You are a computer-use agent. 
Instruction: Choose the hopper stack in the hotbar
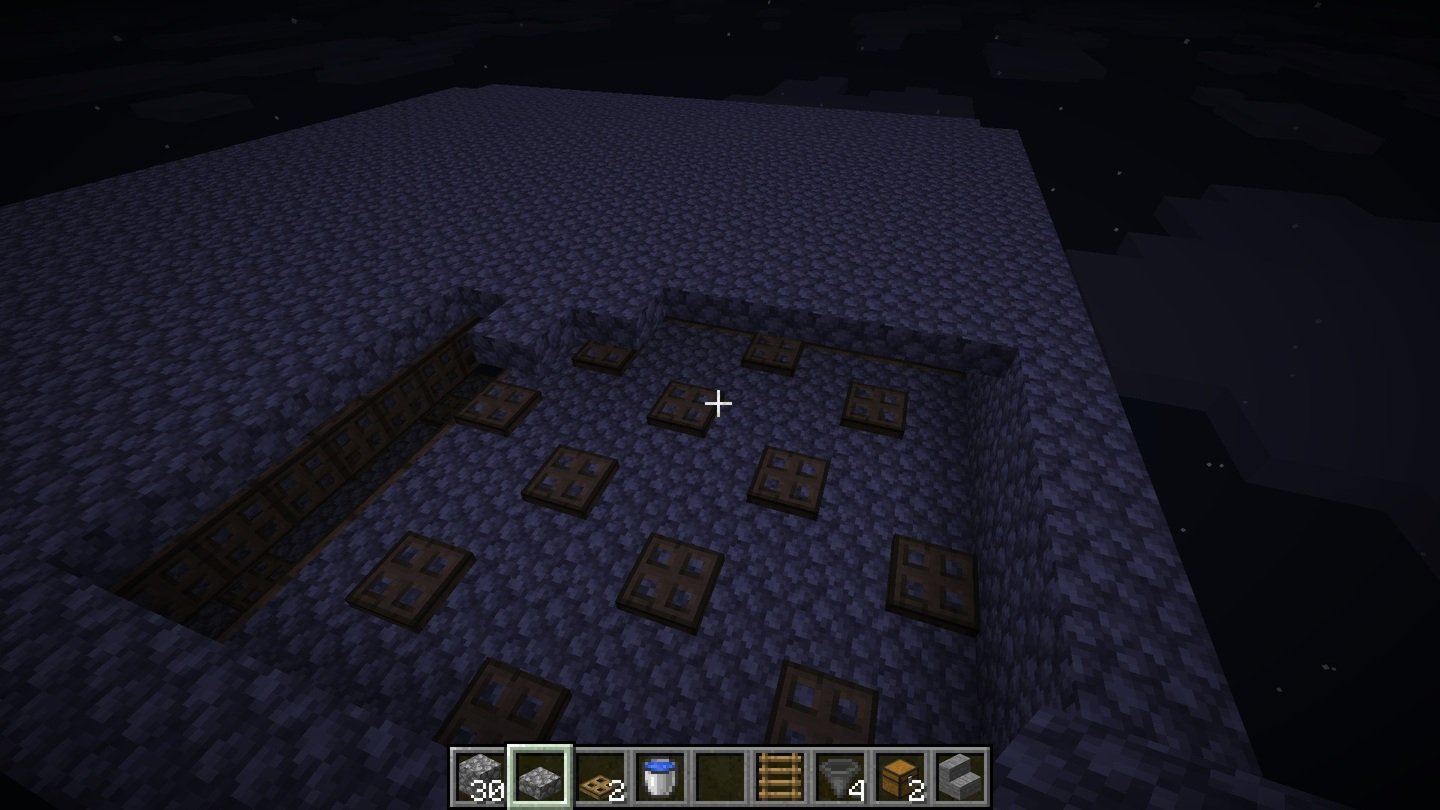click(x=840, y=777)
